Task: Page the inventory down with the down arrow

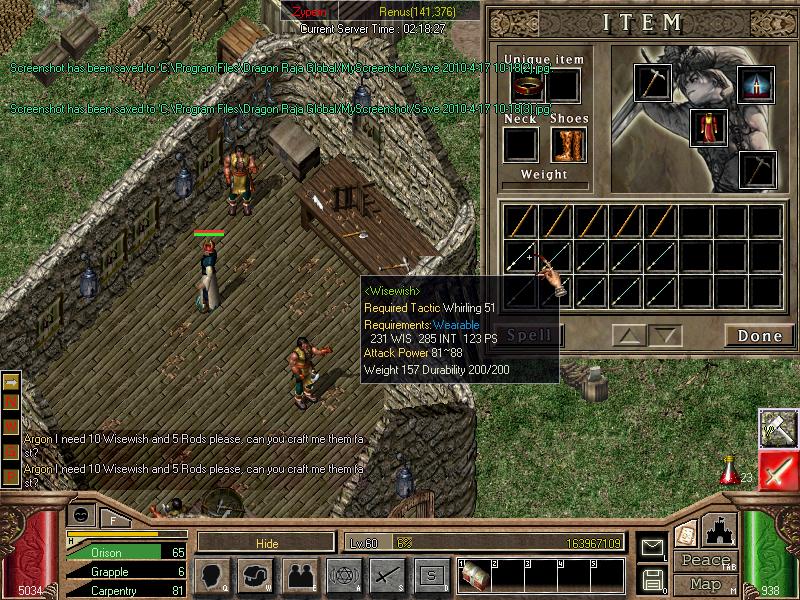Action: coord(663,336)
